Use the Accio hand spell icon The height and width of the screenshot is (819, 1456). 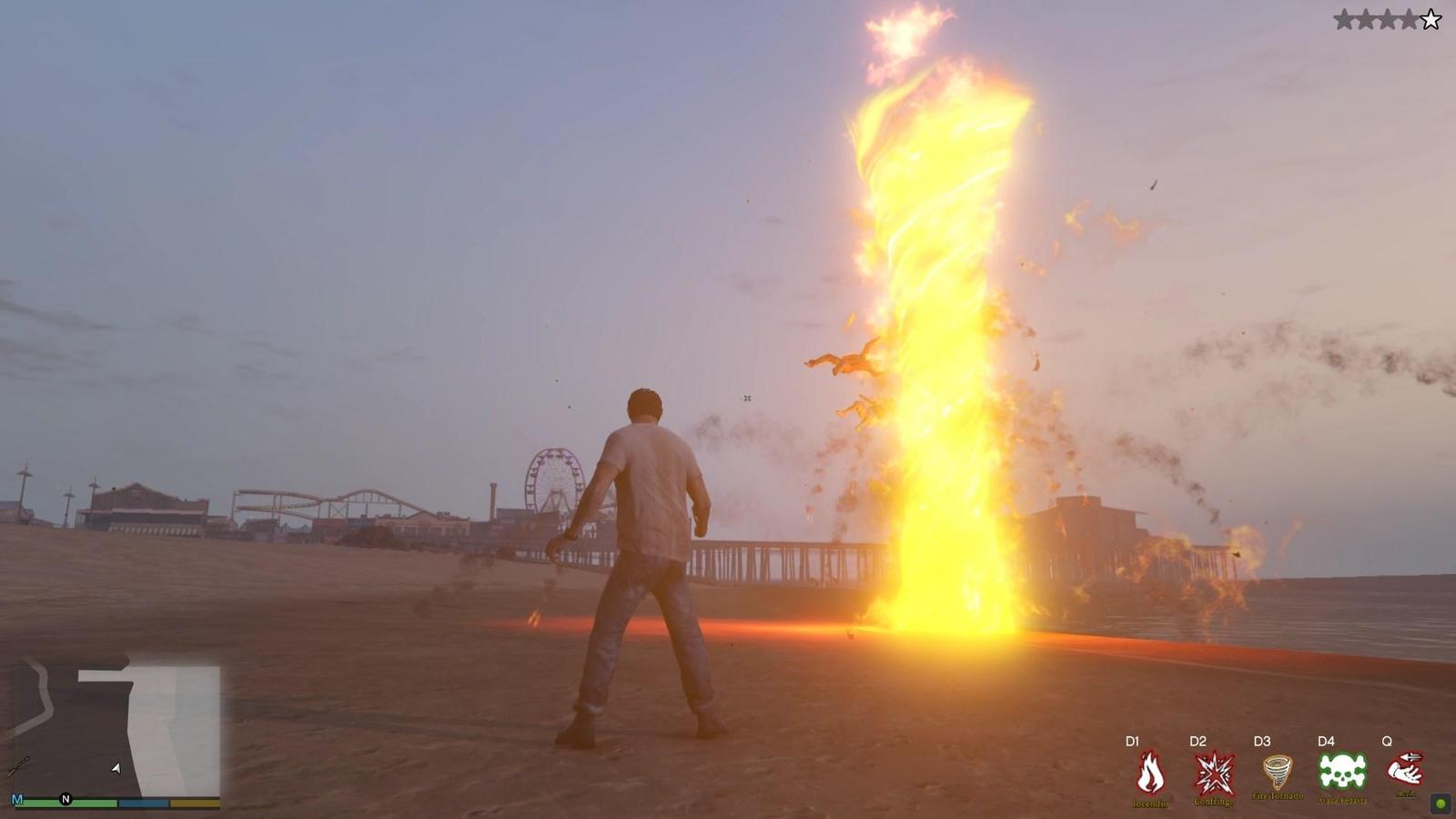pos(1405,769)
